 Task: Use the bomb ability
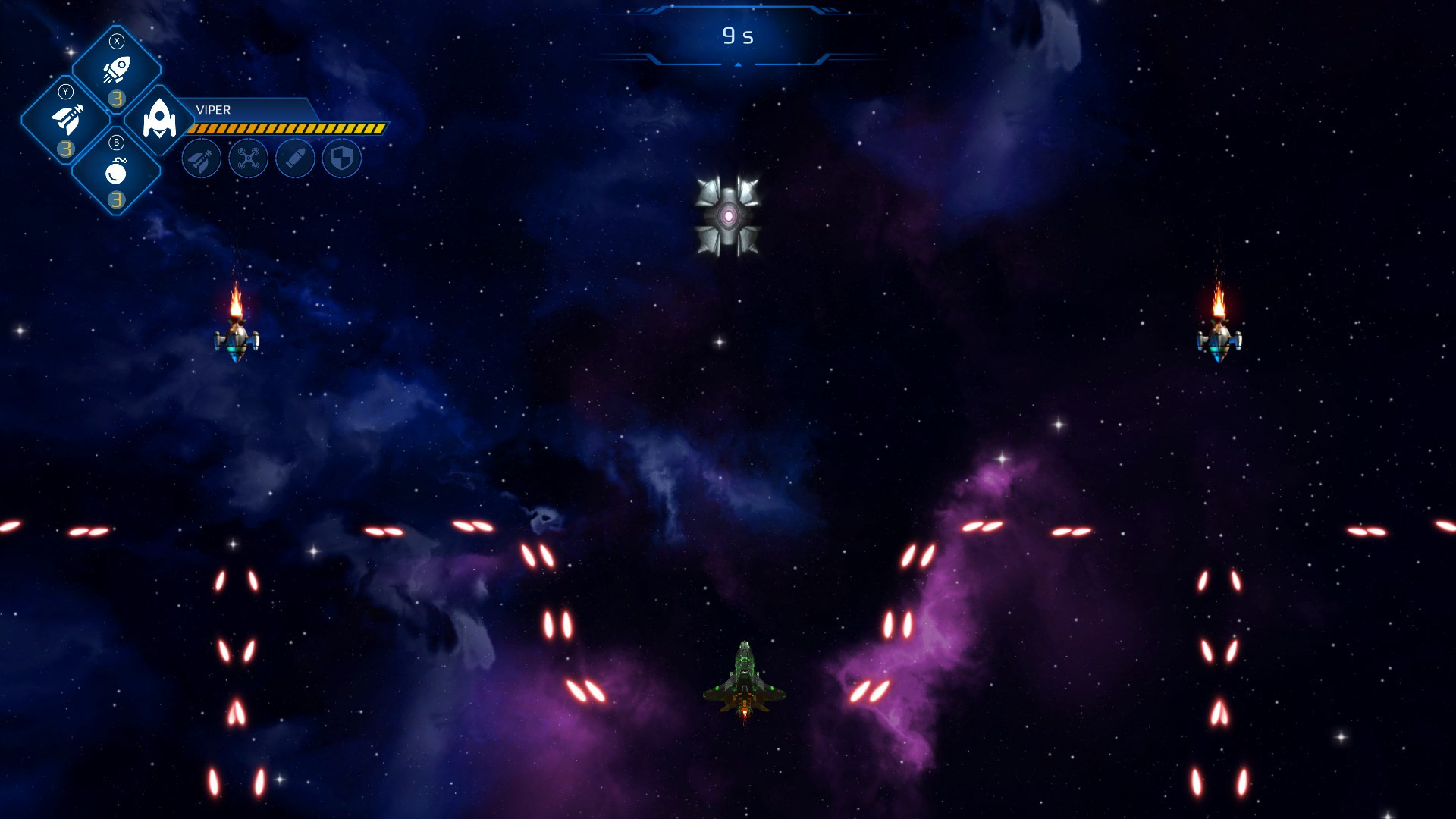[x=116, y=171]
